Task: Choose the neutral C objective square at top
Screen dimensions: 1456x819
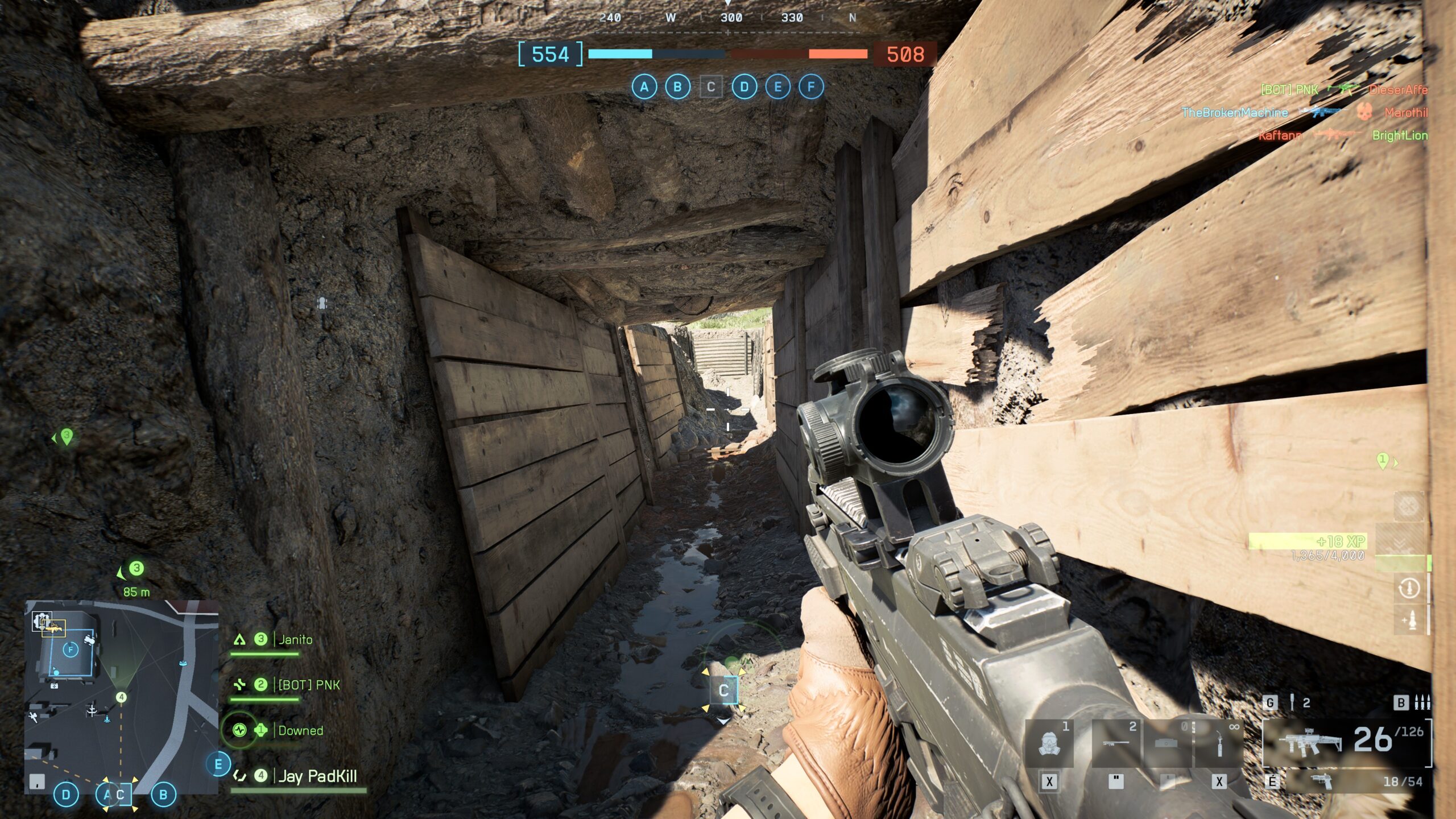Action: coord(711,87)
